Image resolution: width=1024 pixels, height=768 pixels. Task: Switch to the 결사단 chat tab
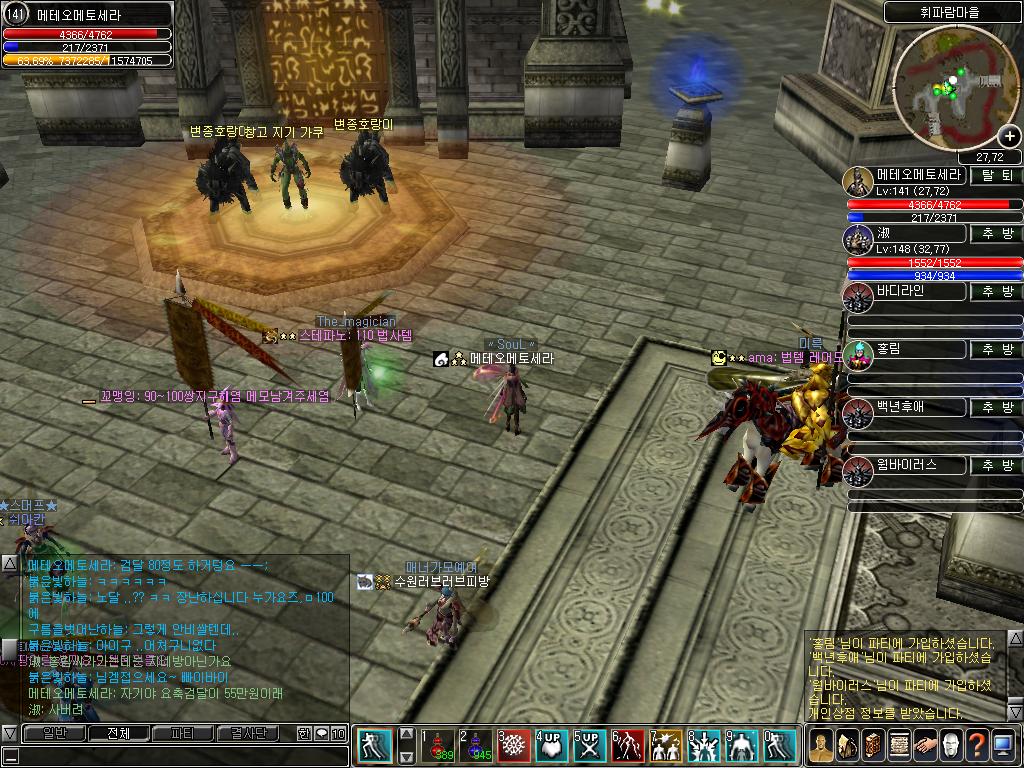[x=247, y=734]
